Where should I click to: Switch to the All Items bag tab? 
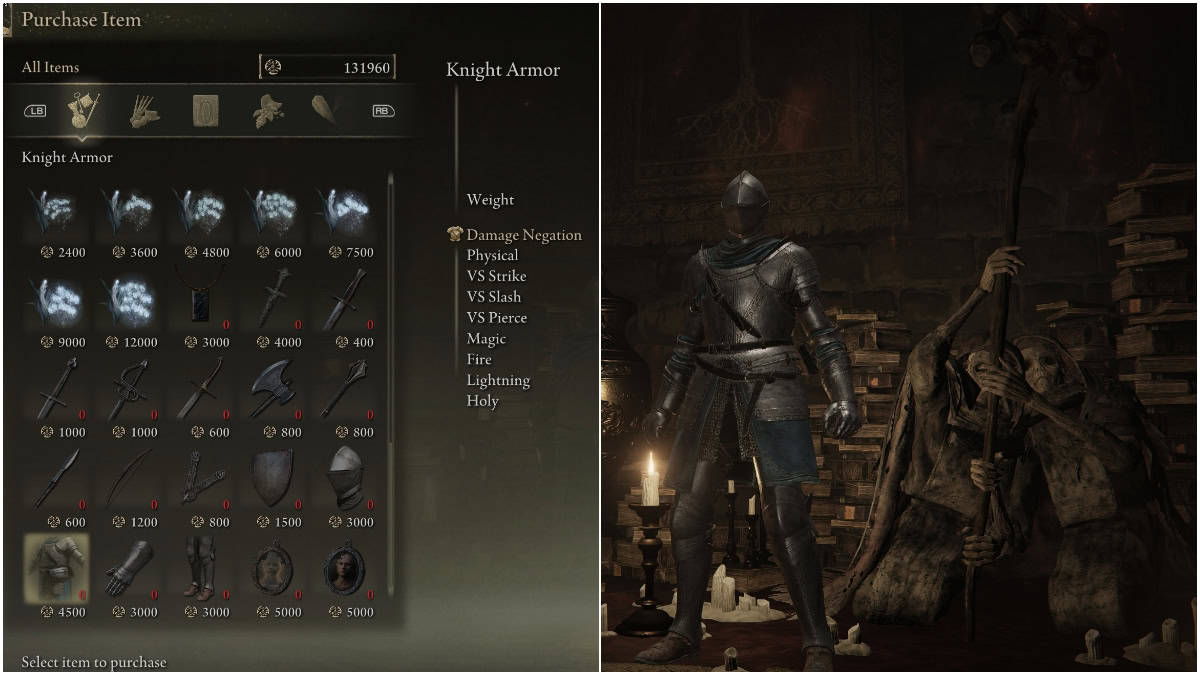[83, 110]
